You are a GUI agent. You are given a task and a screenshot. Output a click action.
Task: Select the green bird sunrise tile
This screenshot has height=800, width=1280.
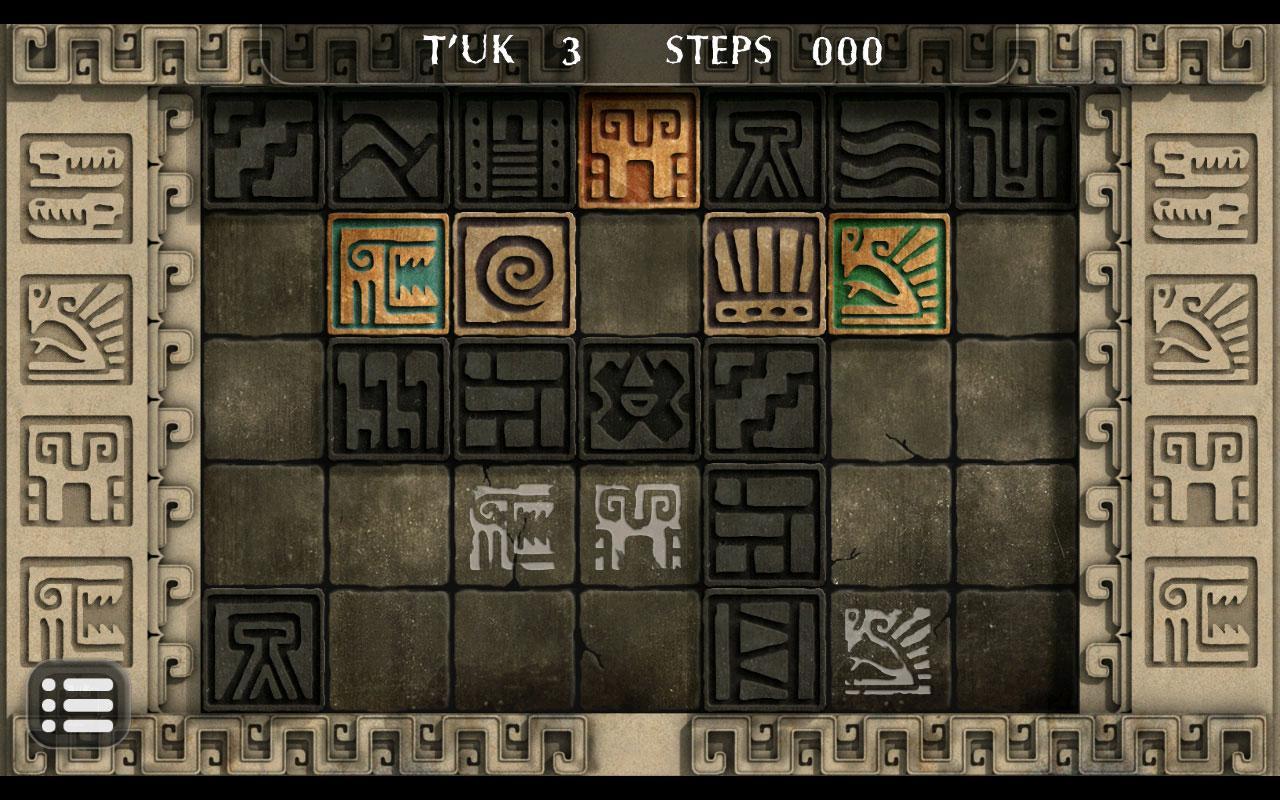(x=889, y=274)
